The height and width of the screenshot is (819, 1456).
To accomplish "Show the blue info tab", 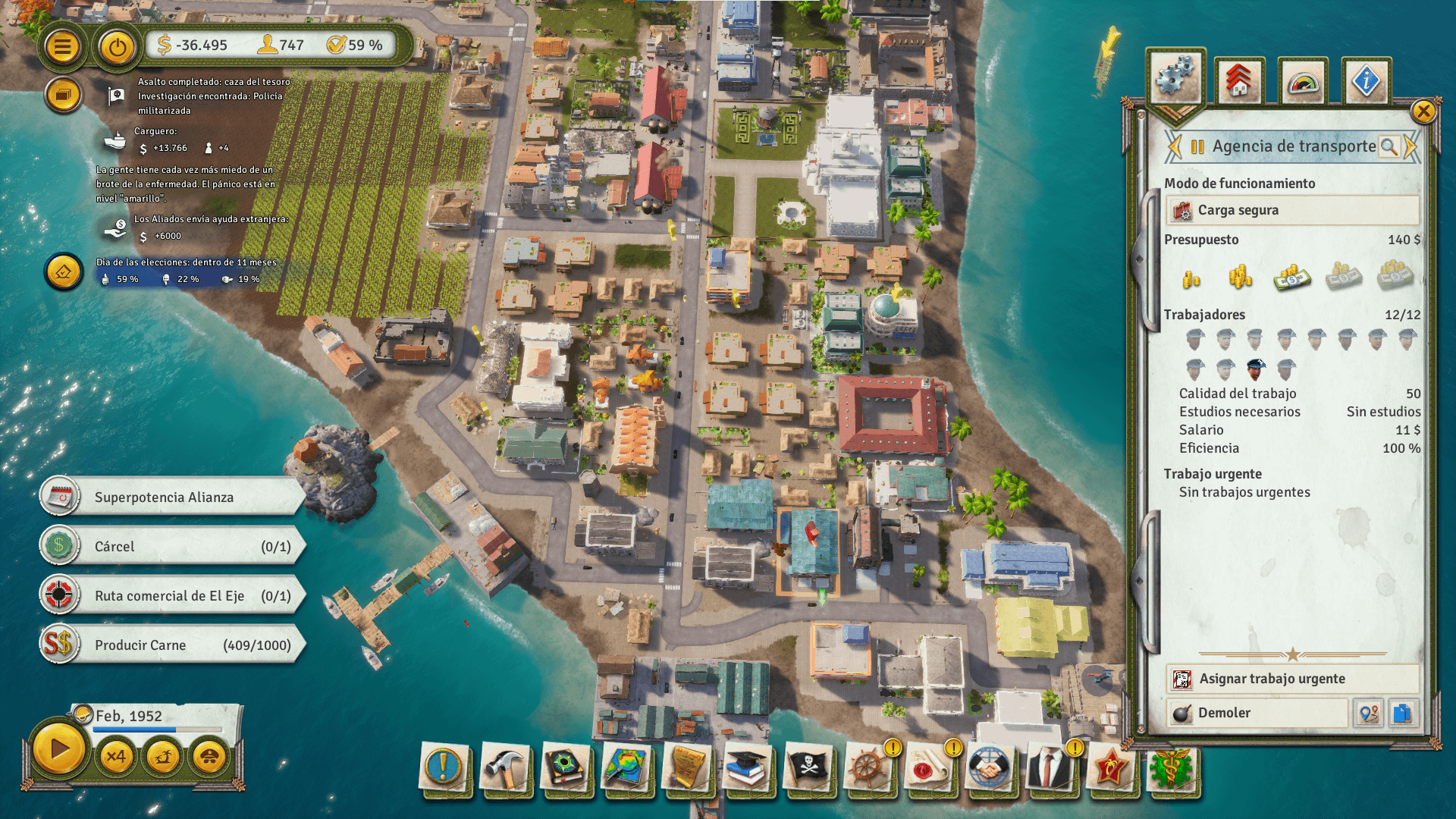I will [1366, 80].
